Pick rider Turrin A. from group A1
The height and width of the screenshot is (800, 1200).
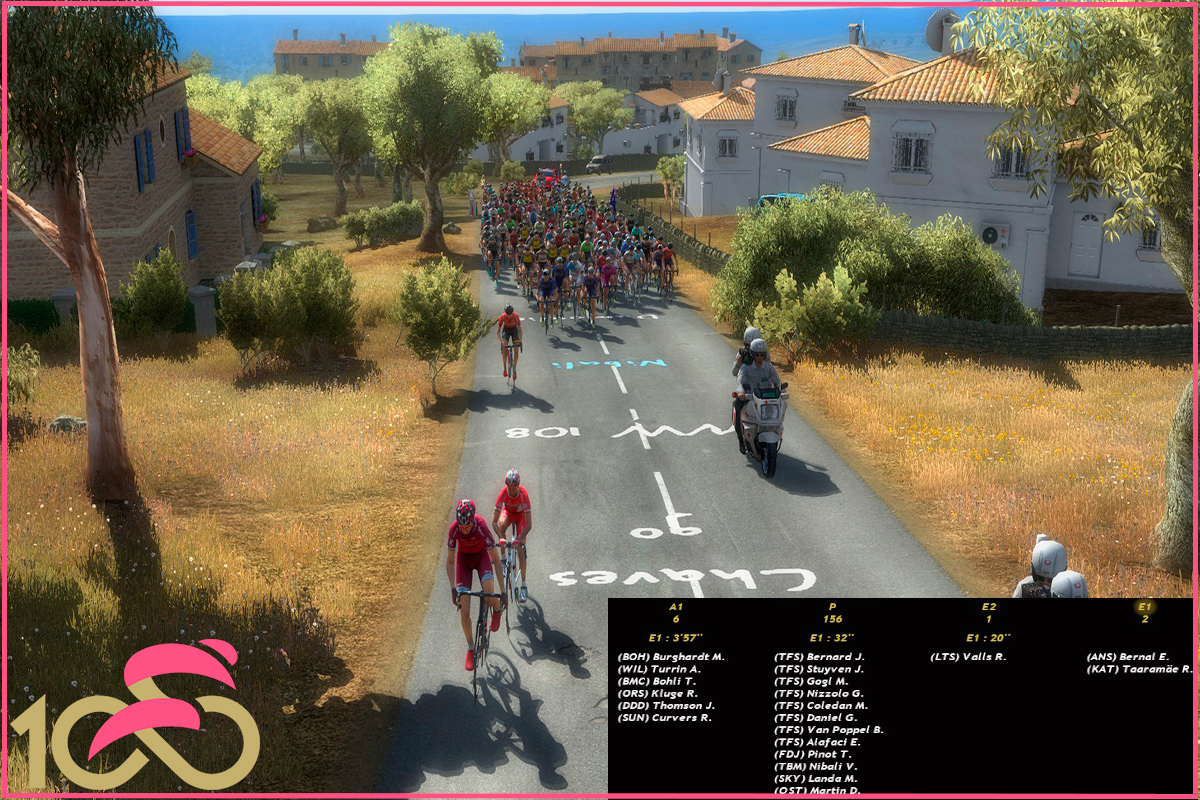(660, 668)
